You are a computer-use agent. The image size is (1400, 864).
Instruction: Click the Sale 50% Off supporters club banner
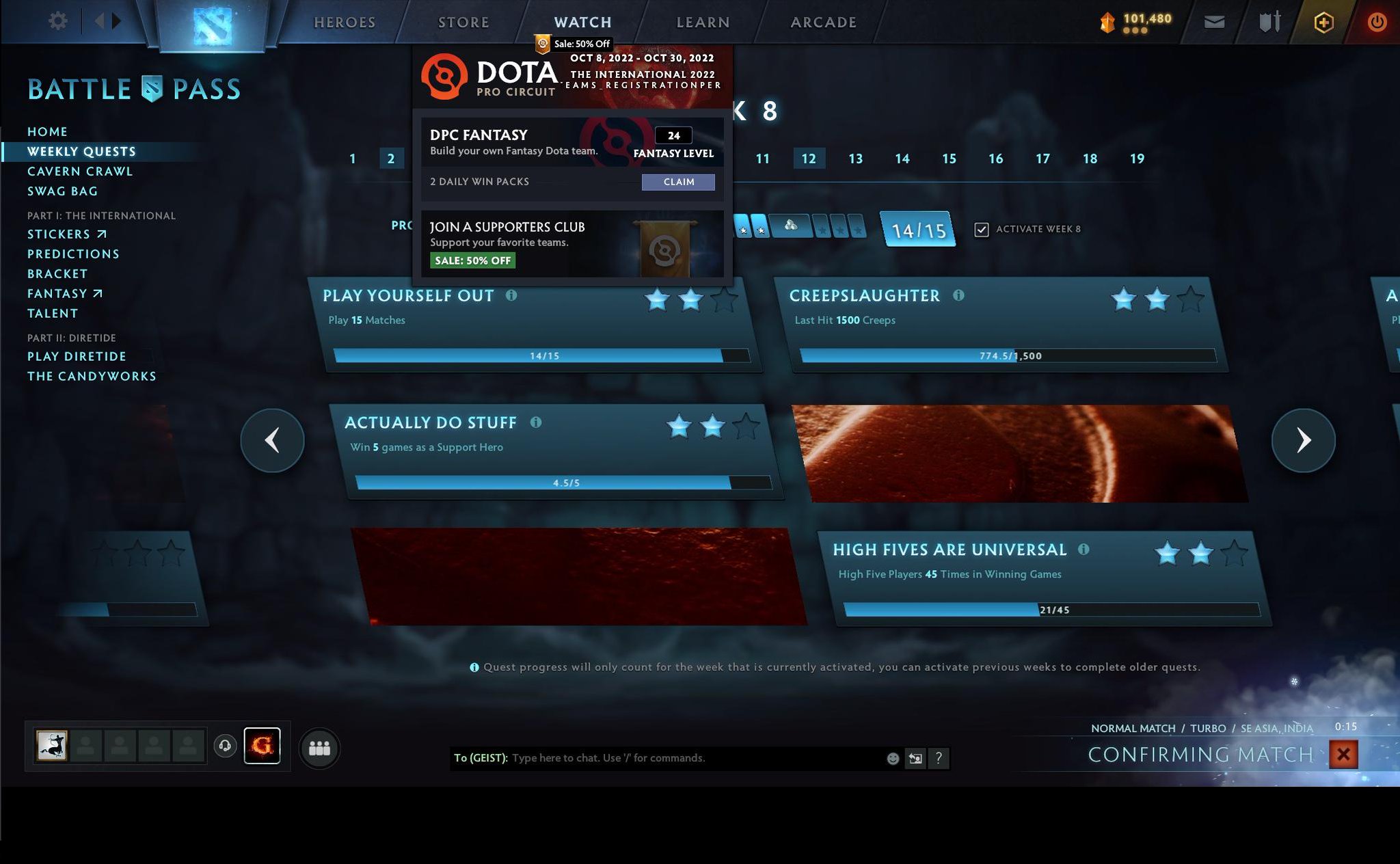coord(472,260)
